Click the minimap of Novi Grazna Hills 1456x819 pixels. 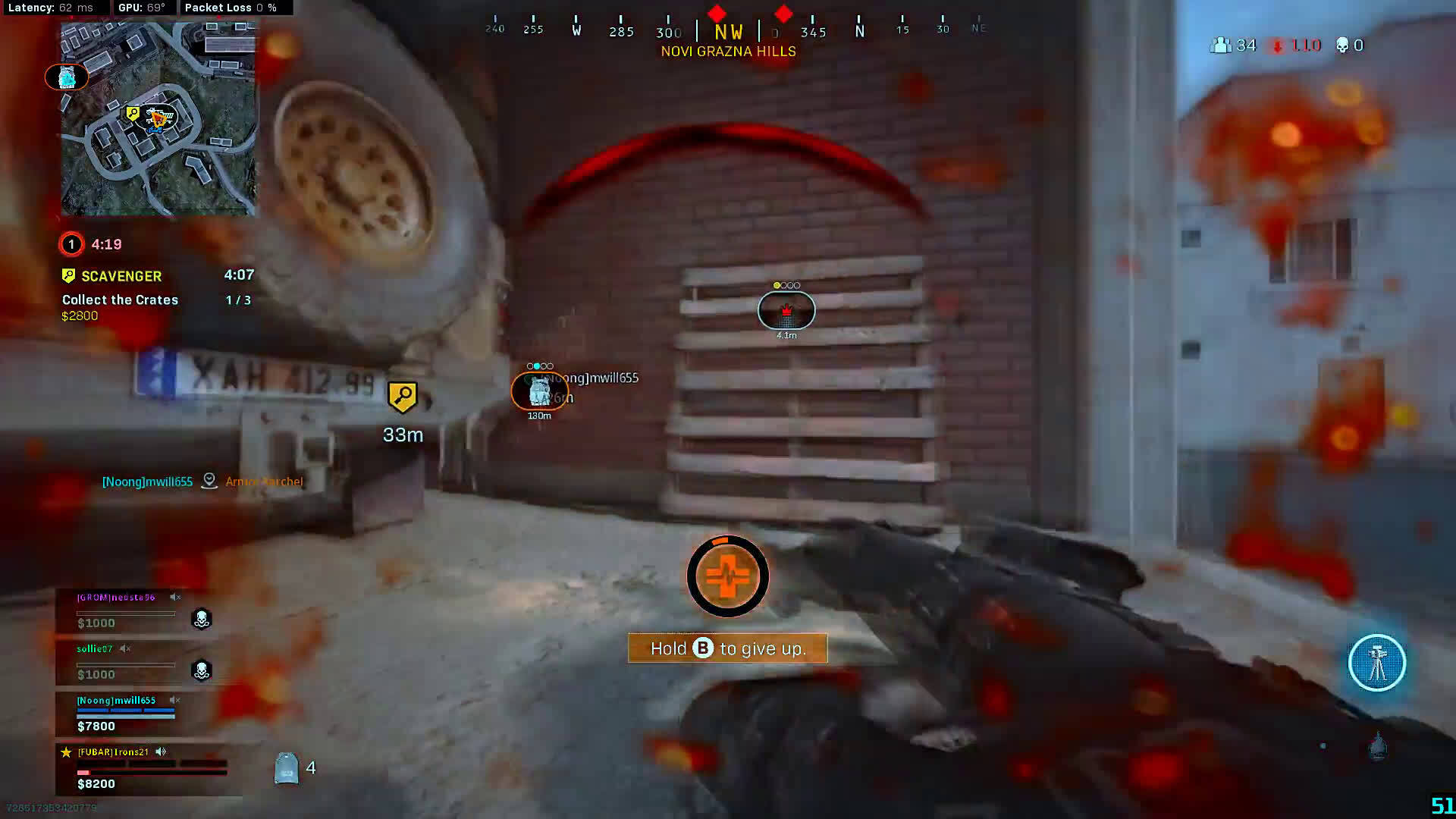pos(159,119)
